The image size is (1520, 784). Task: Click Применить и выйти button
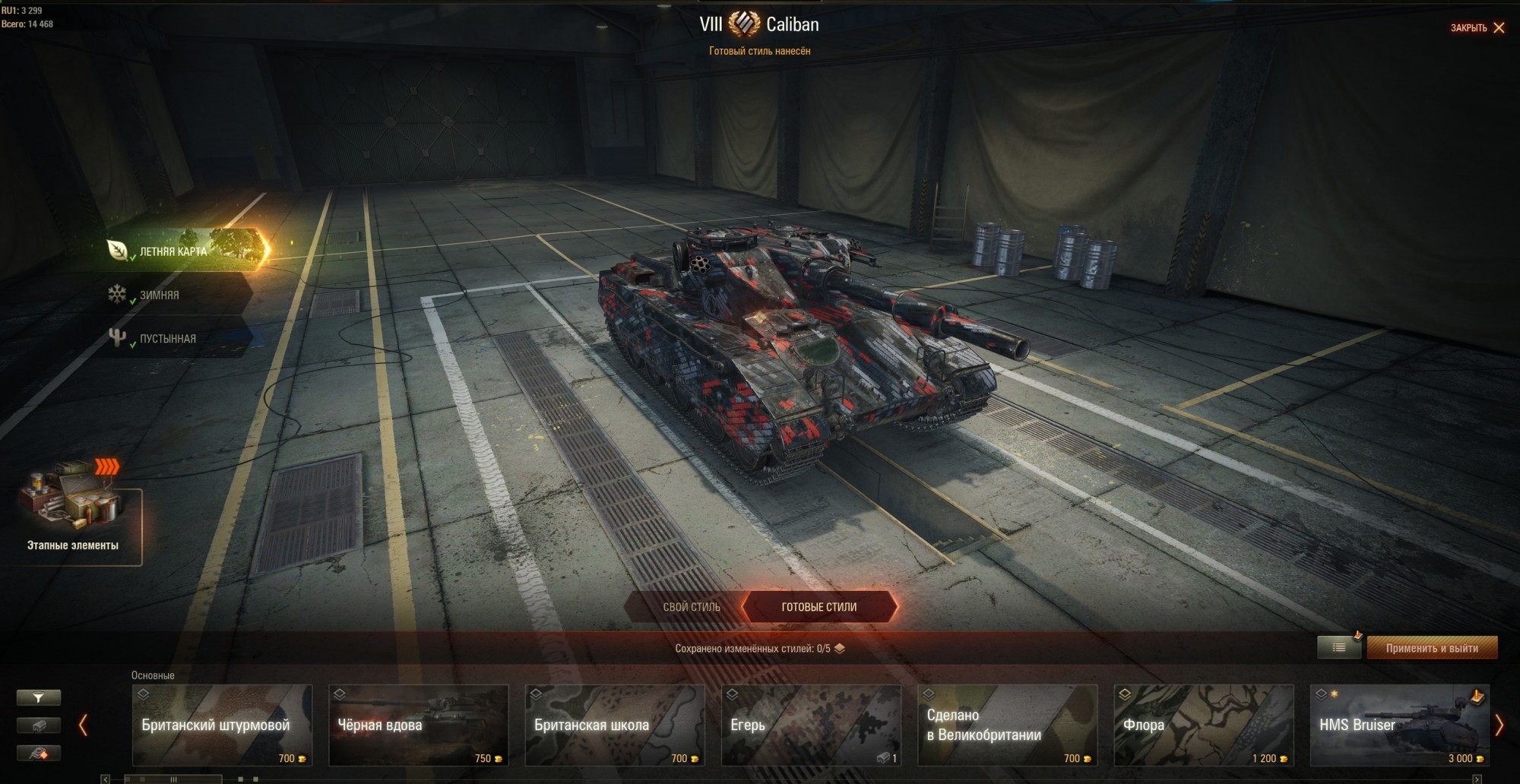[x=1432, y=648]
